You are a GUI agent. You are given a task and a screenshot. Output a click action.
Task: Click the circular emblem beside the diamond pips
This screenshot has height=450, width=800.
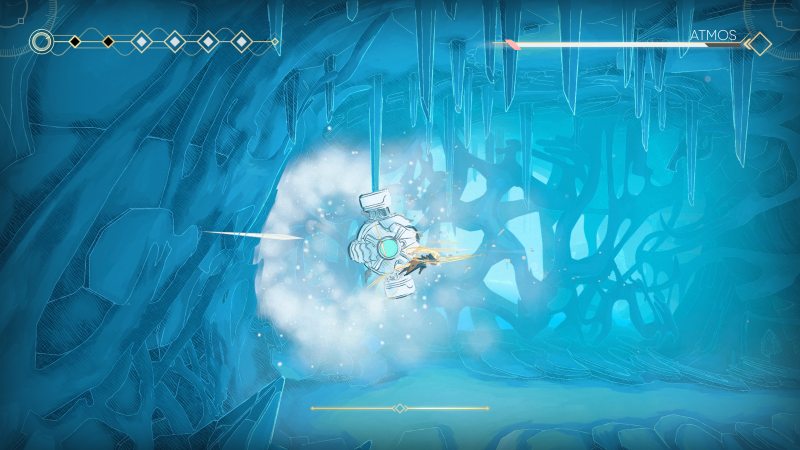[x=42, y=41]
